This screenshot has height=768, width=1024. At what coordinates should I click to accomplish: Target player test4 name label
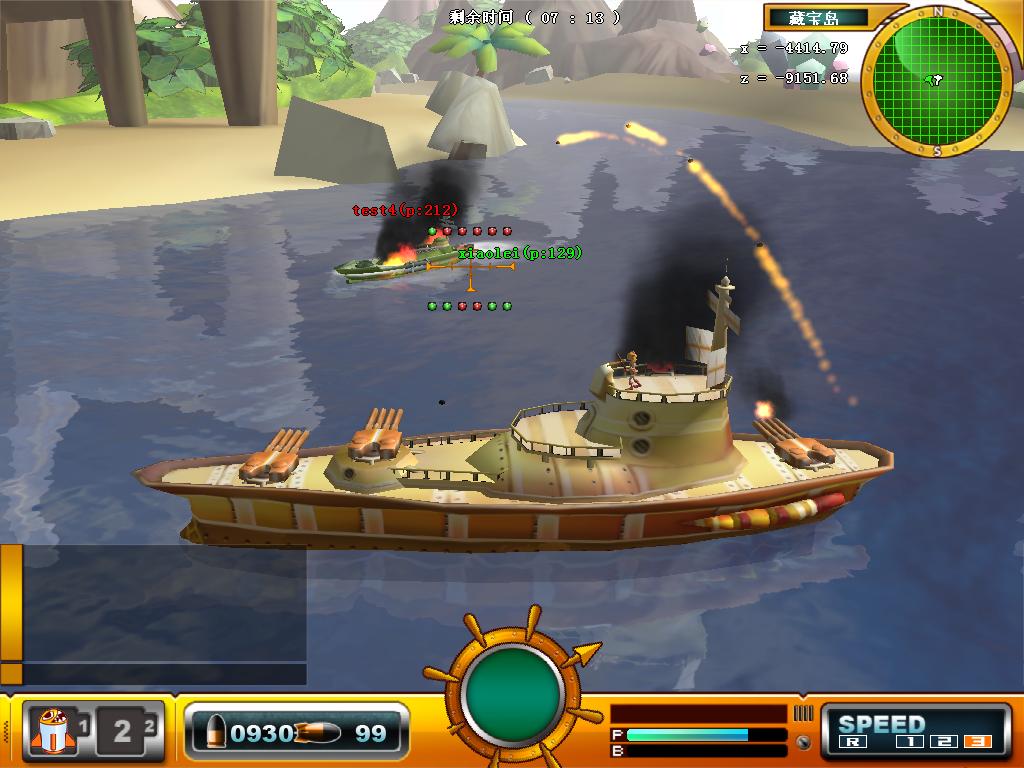pos(405,210)
